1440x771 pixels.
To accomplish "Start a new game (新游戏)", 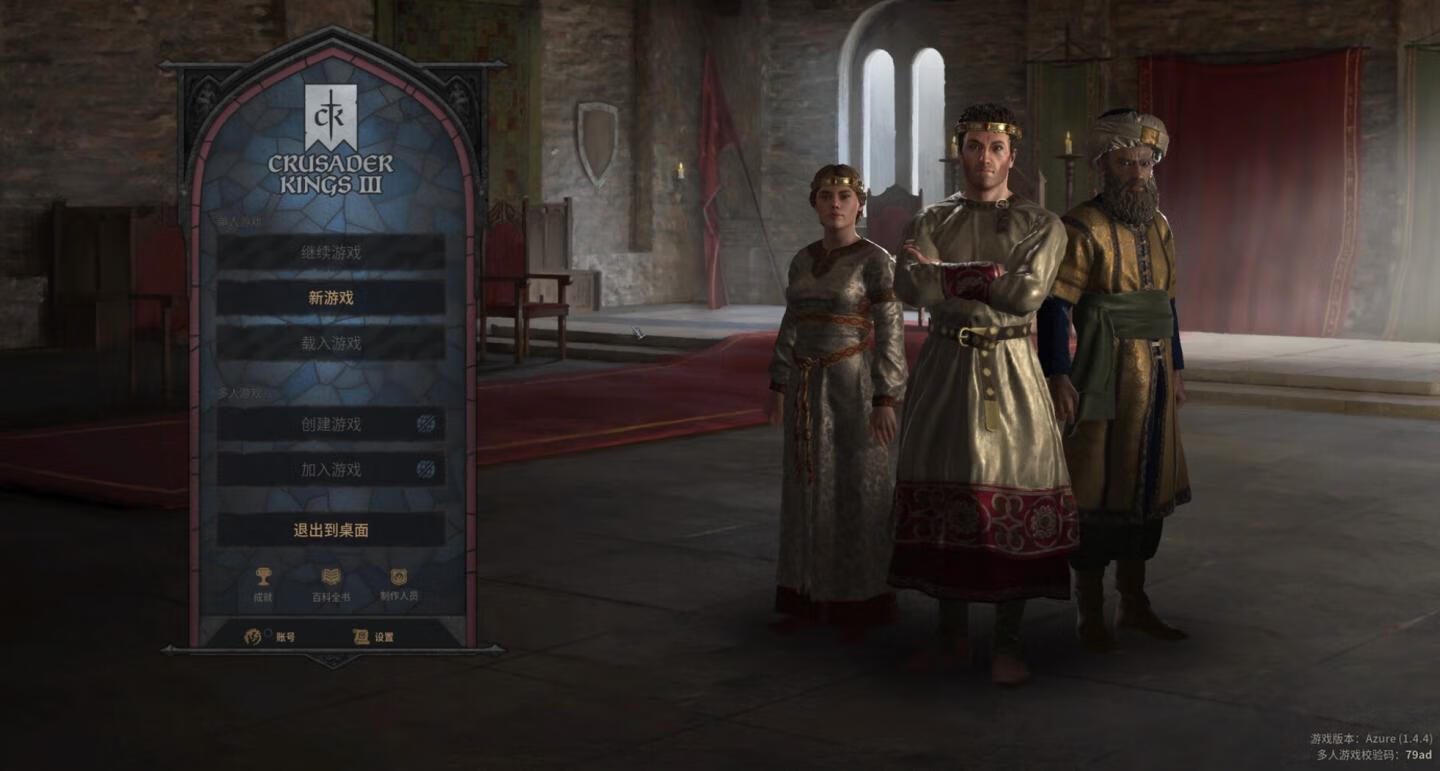I will coord(331,298).
